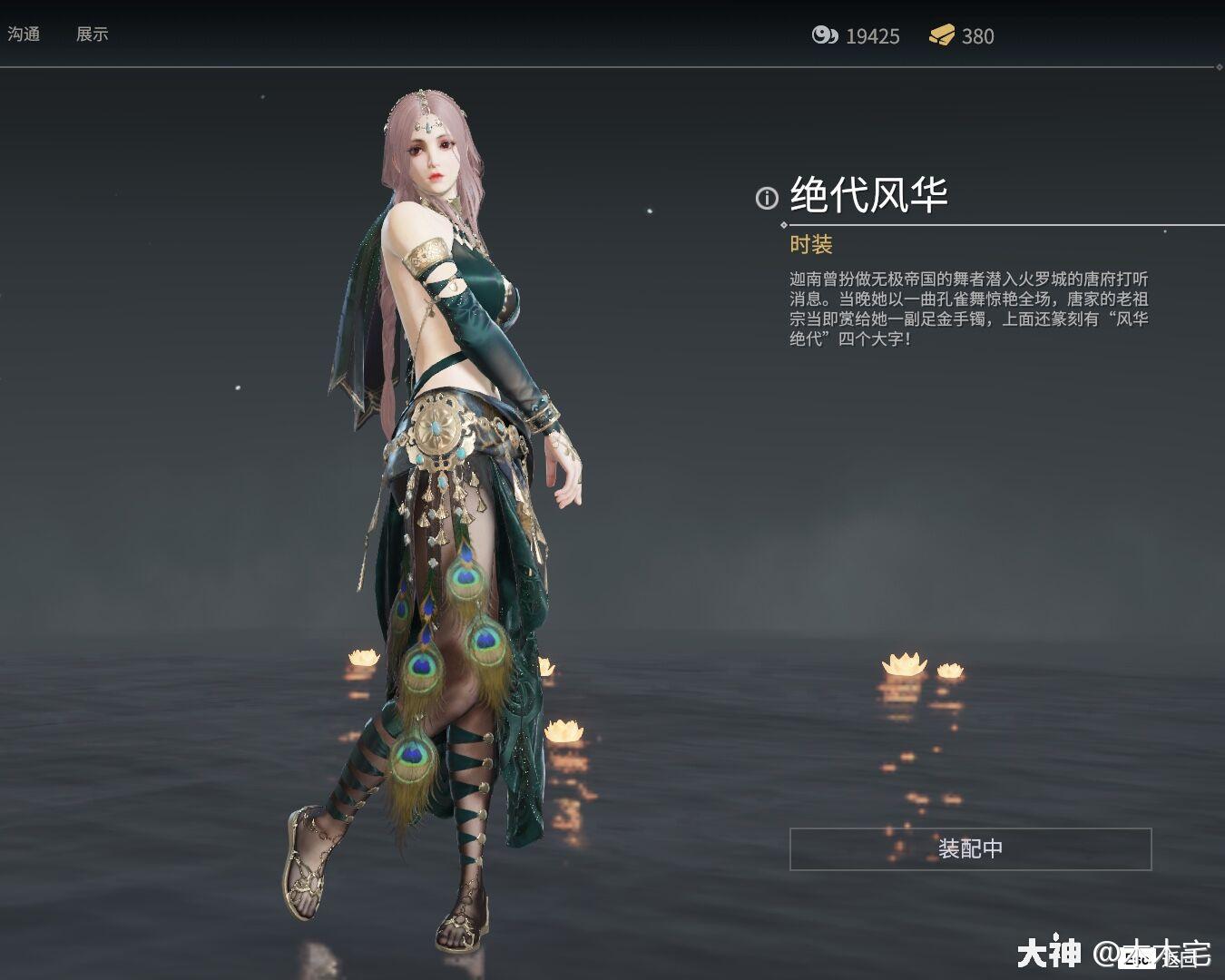This screenshot has height=980, width=1225.
Task: Switch to the 展示 tab
Action: tap(93, 34)
